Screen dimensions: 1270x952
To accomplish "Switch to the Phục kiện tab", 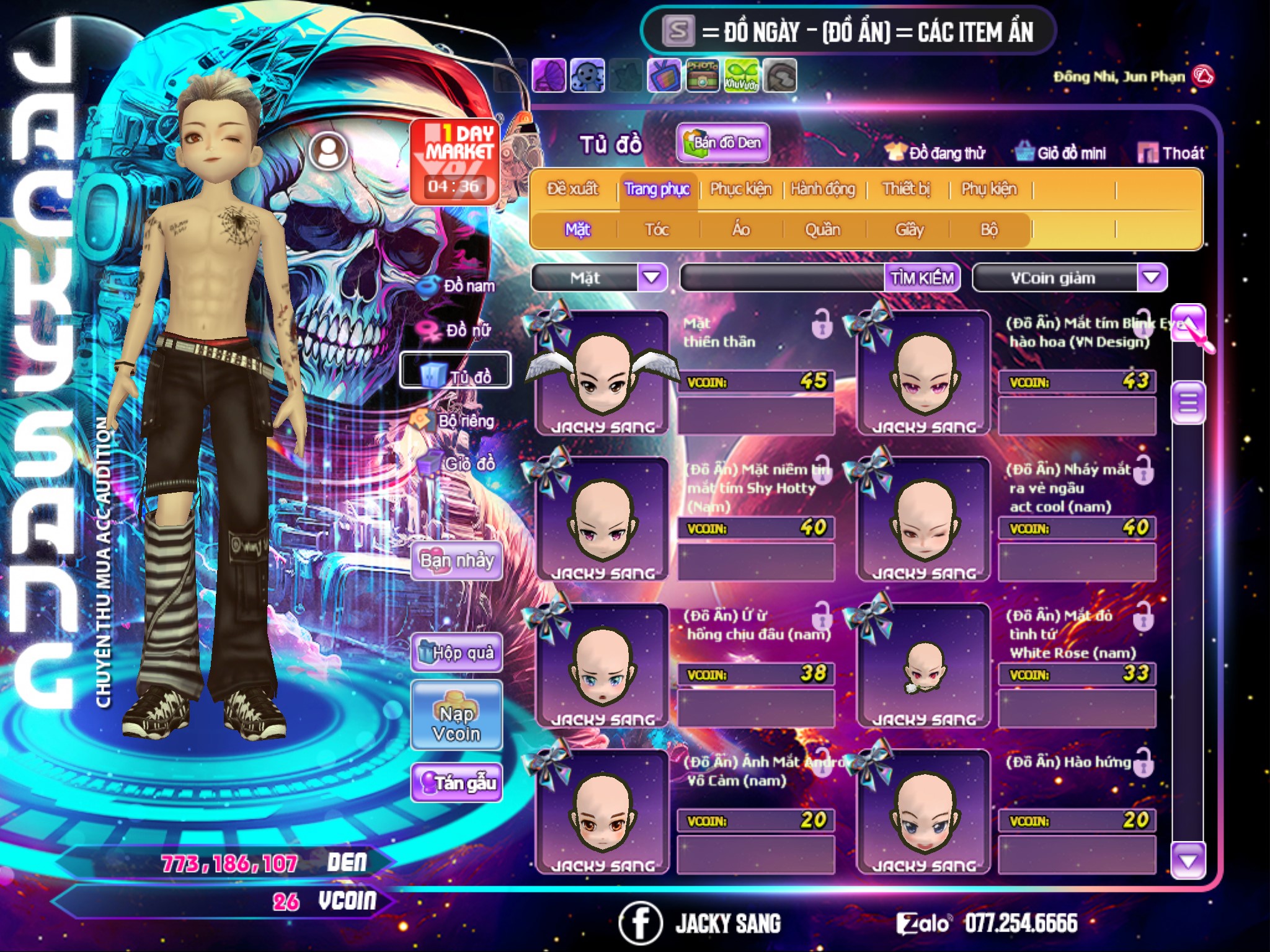I will click(740, 189).
